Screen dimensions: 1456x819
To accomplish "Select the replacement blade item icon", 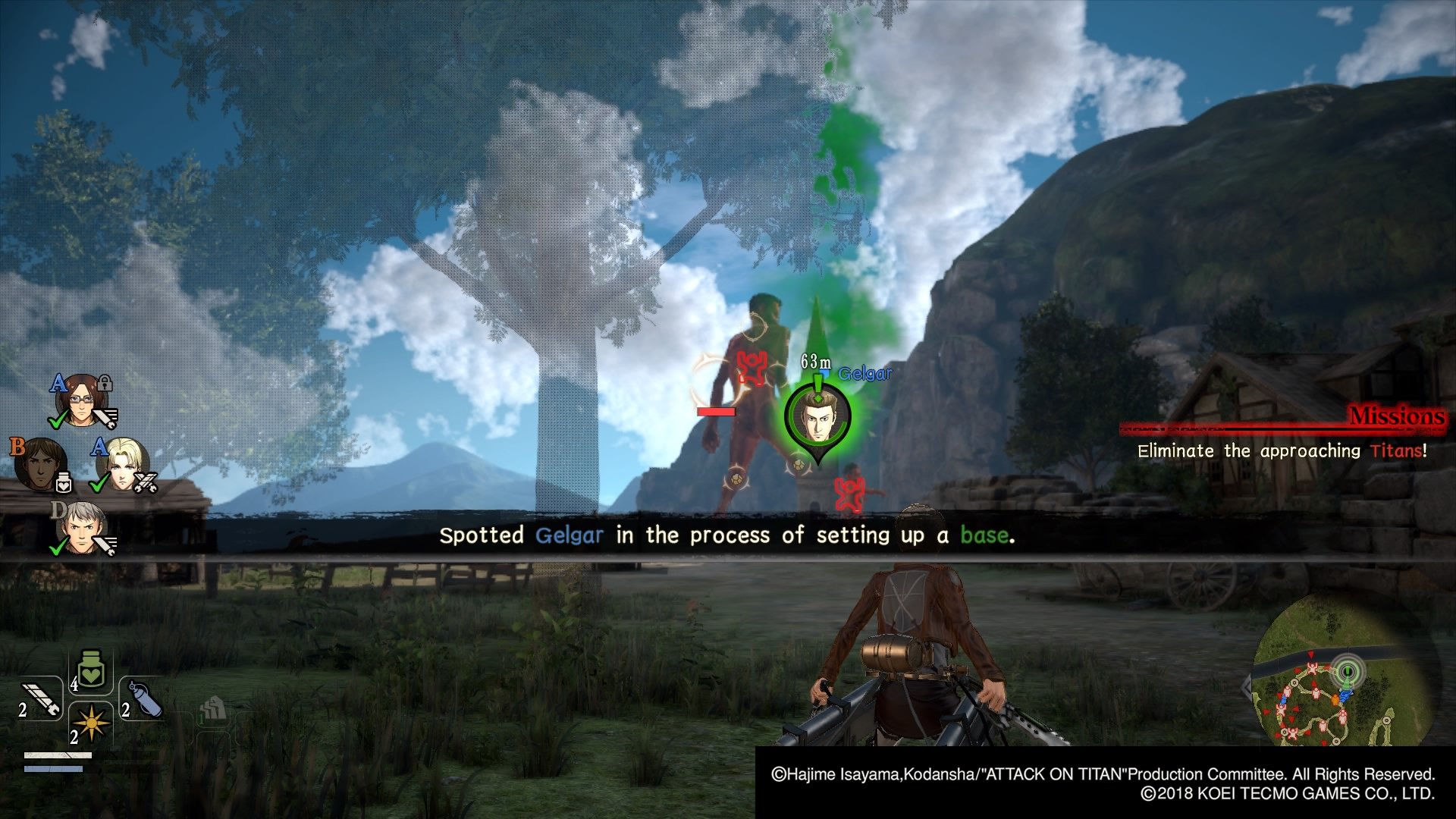I will pyautogui.click(x=41, y=699).
